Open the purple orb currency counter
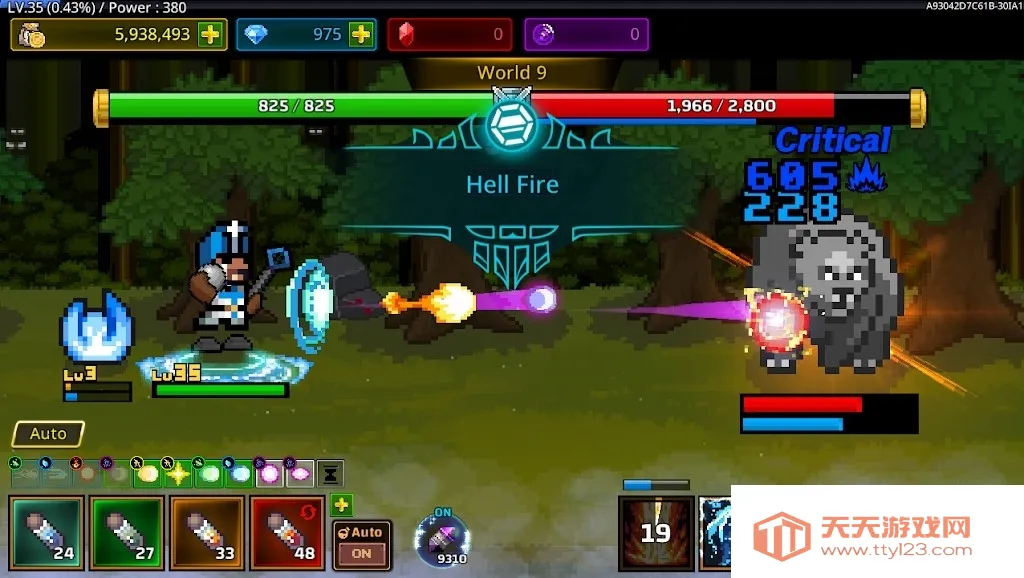Viewport: 1024px width, 578px height. [586, 34]
